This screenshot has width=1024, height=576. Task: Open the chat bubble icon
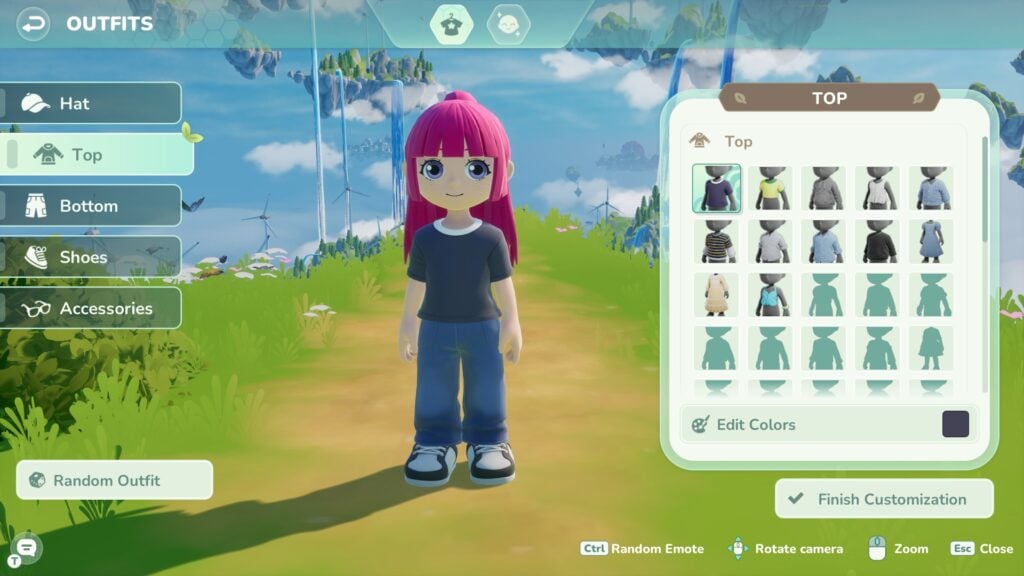tap(27, 545)
